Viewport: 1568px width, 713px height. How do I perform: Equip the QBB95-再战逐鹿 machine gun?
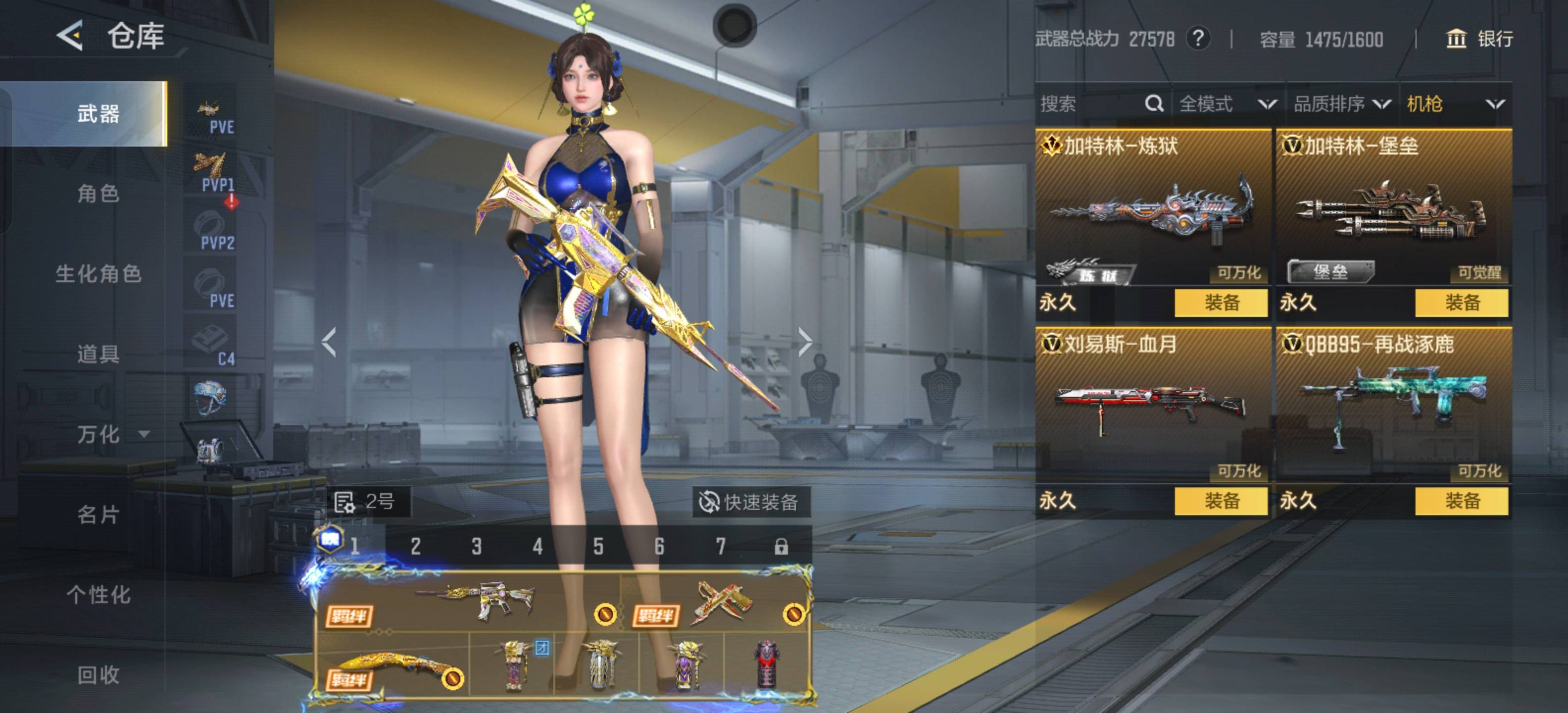pos(1461,501)
